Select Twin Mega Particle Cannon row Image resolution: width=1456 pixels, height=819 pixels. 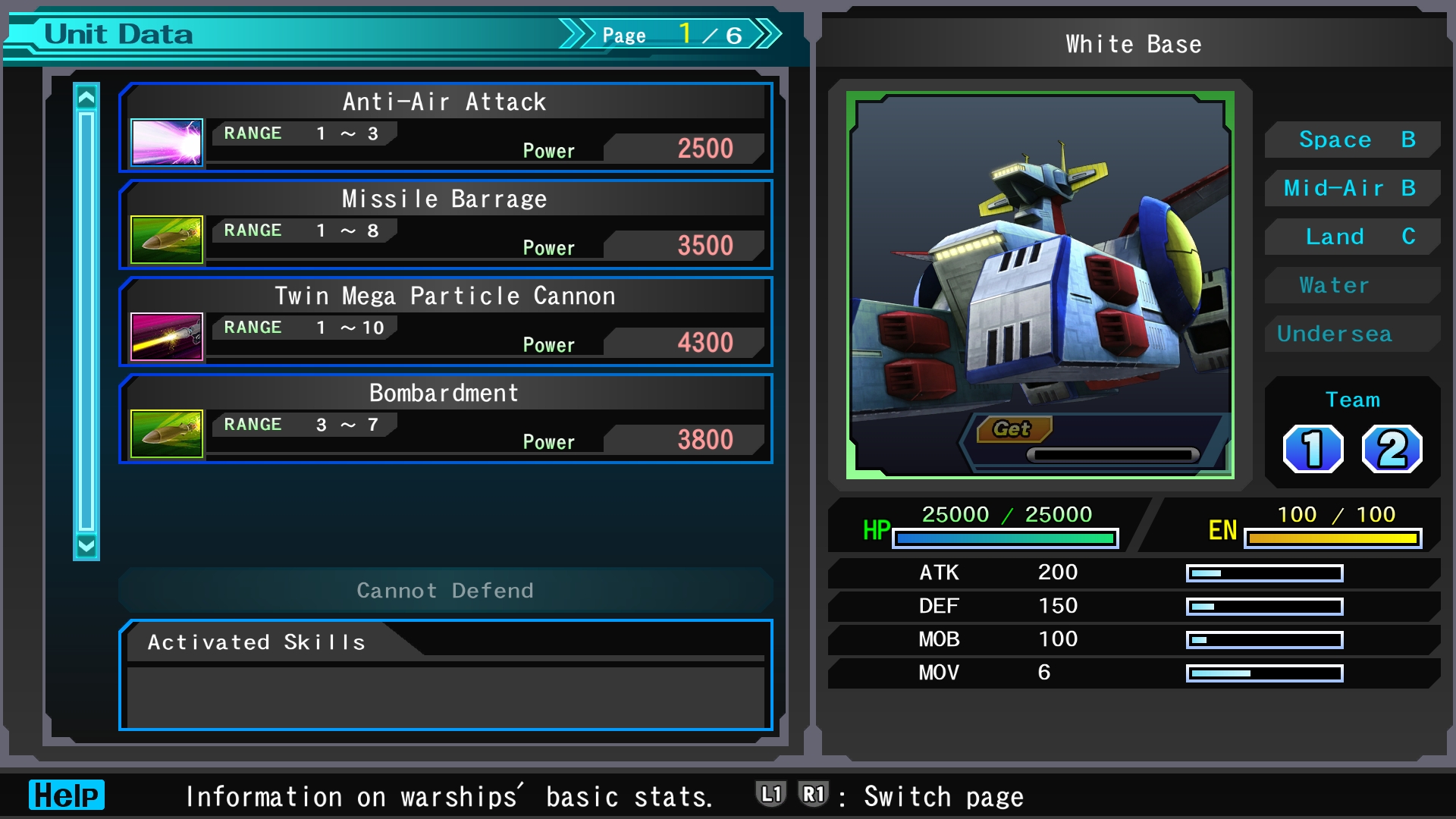[446, 322]
